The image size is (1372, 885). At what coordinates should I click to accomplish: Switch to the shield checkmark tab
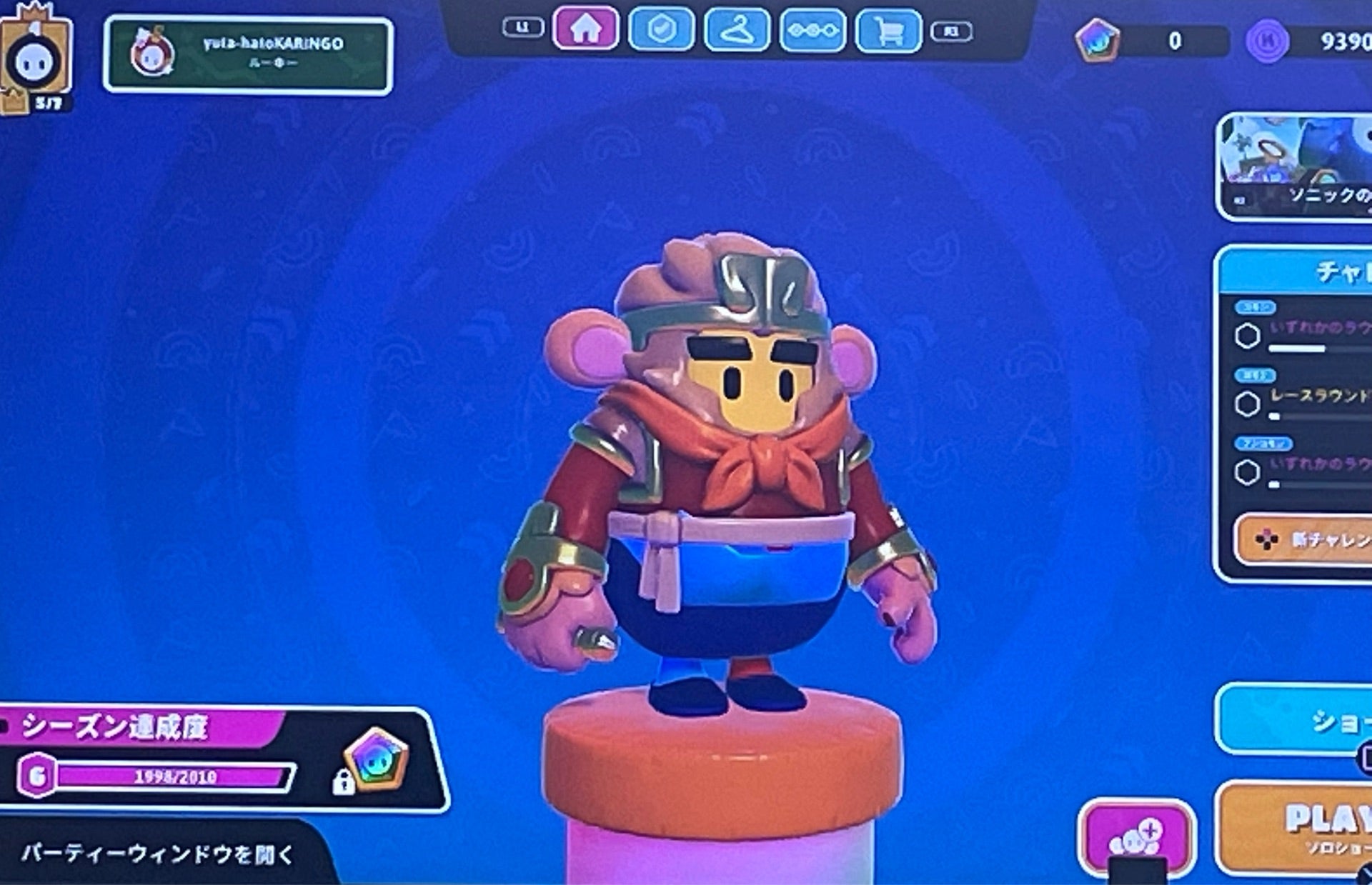tap(661, 29)
